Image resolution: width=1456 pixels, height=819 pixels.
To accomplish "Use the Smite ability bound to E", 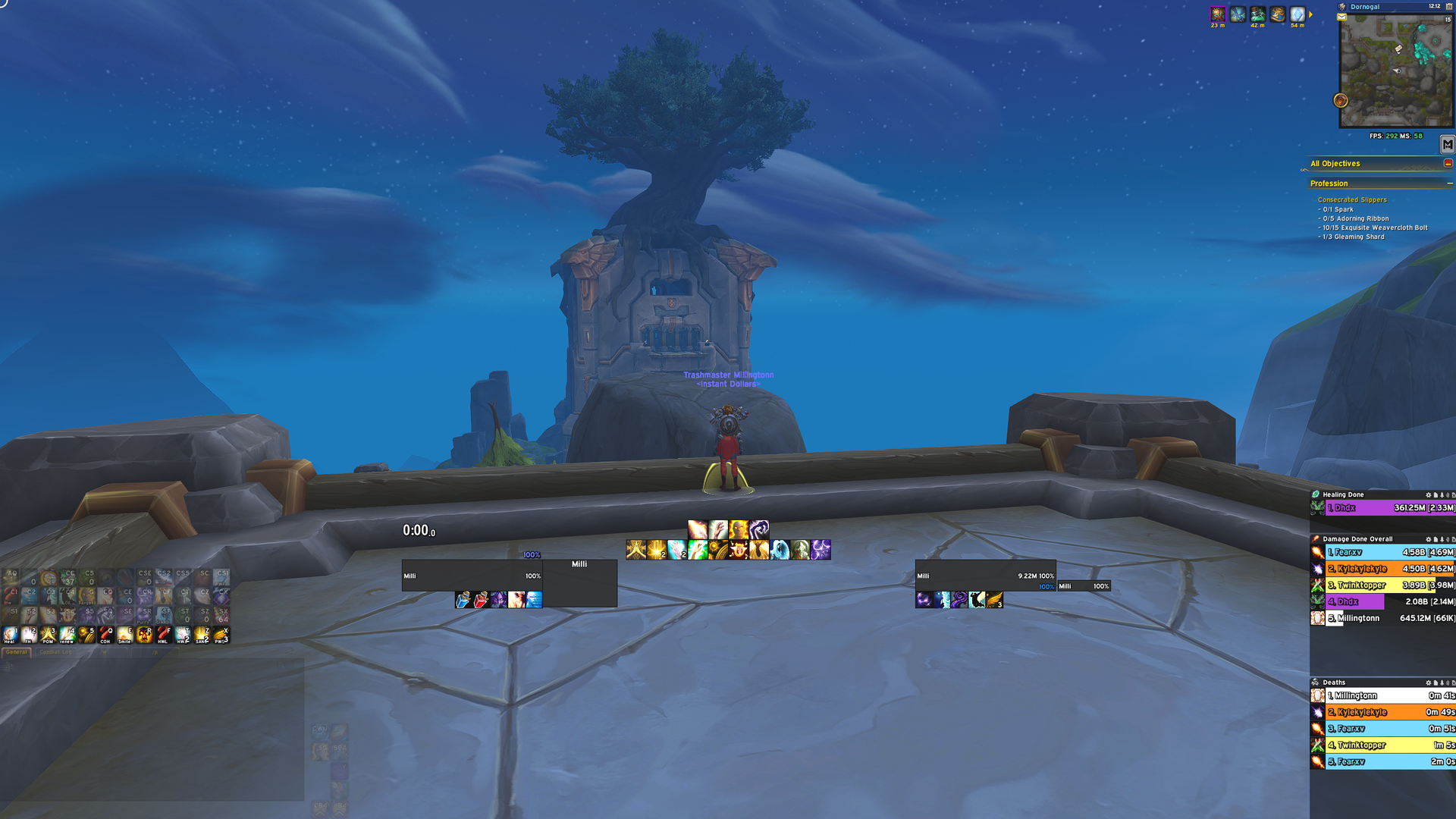I will coord(124,635).
